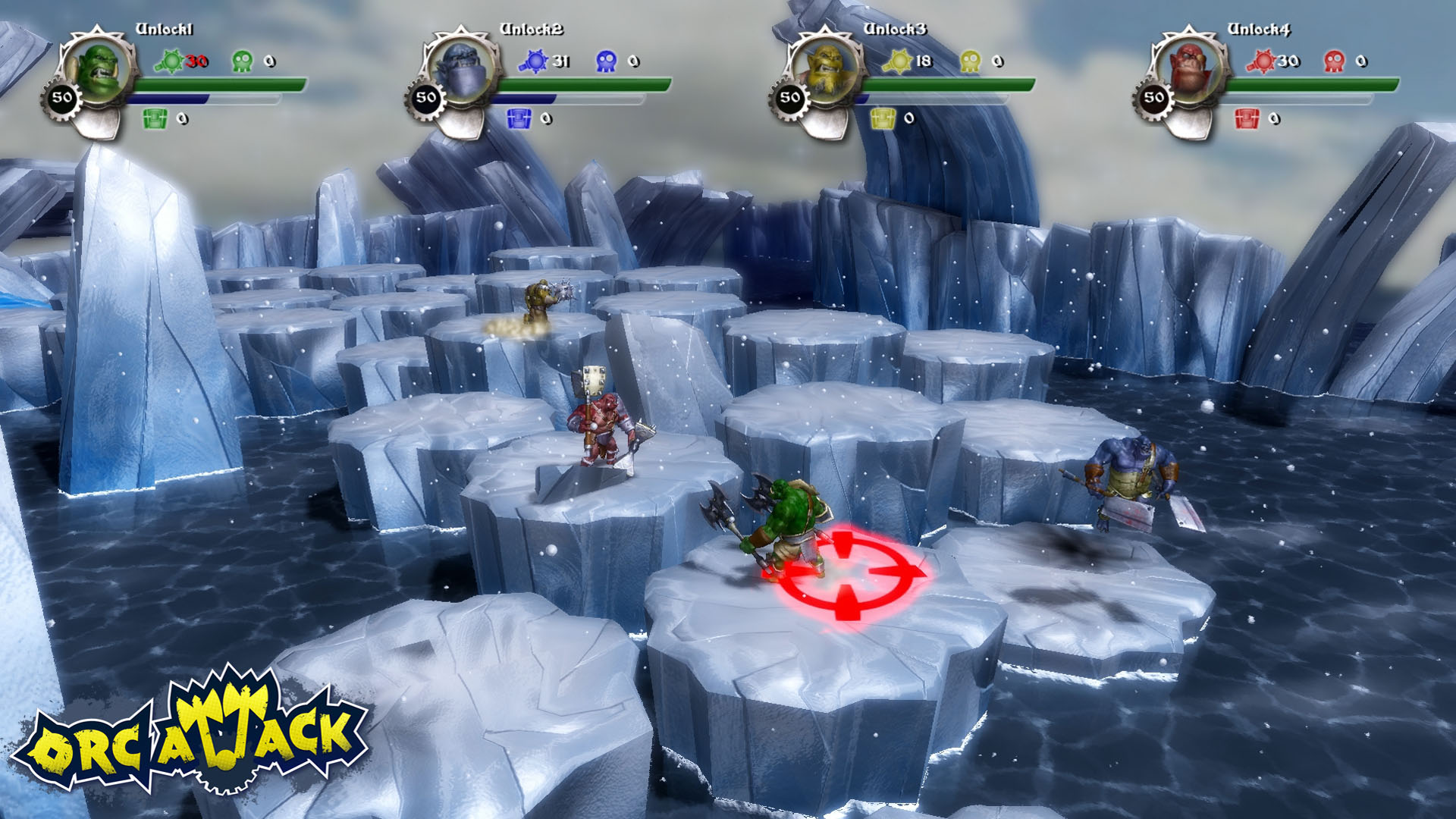Click the level 50 gear badge of Unlock3
This screenshot has width=1456, height=819.
point(791,97)
